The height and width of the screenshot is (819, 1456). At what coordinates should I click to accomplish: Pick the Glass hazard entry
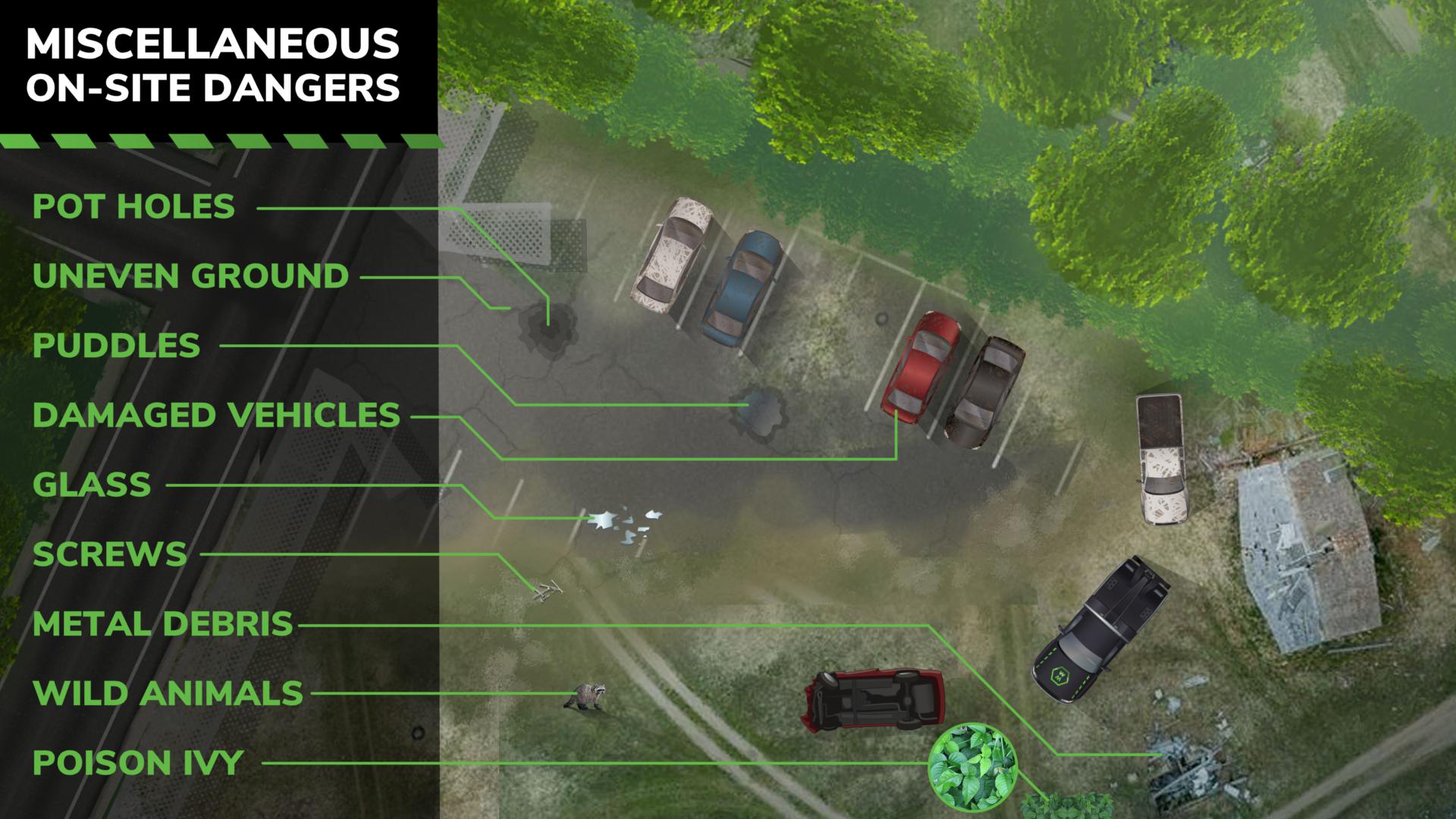92,485
